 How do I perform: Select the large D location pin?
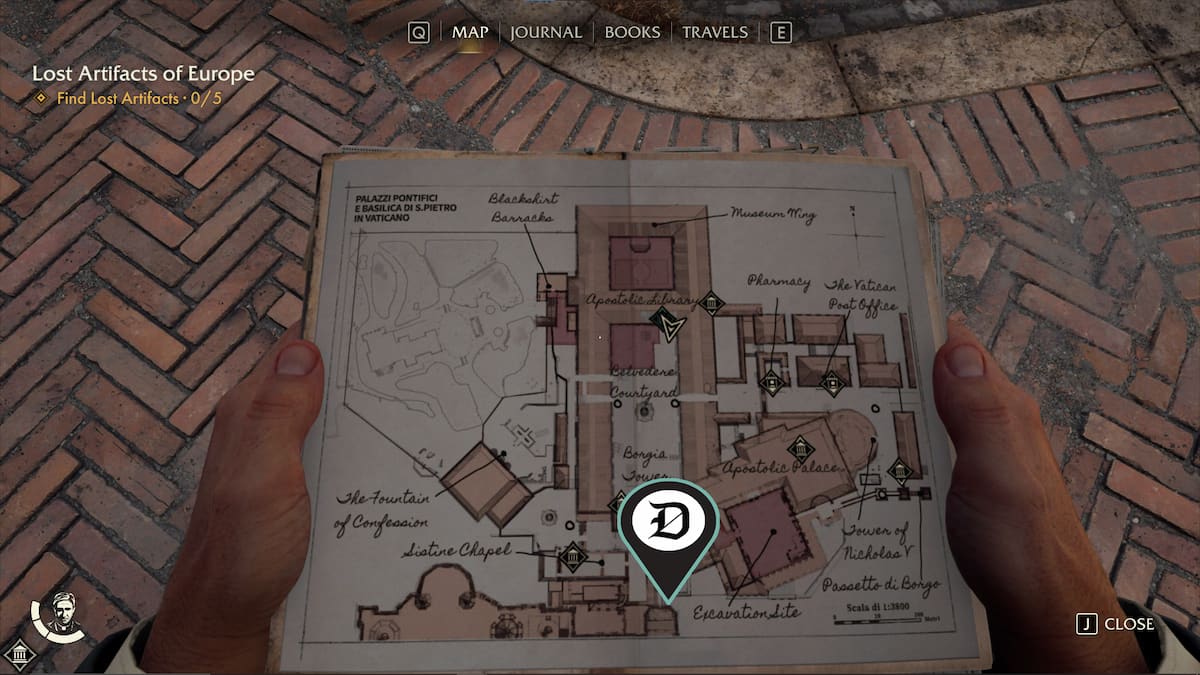[x=668, y=523]
